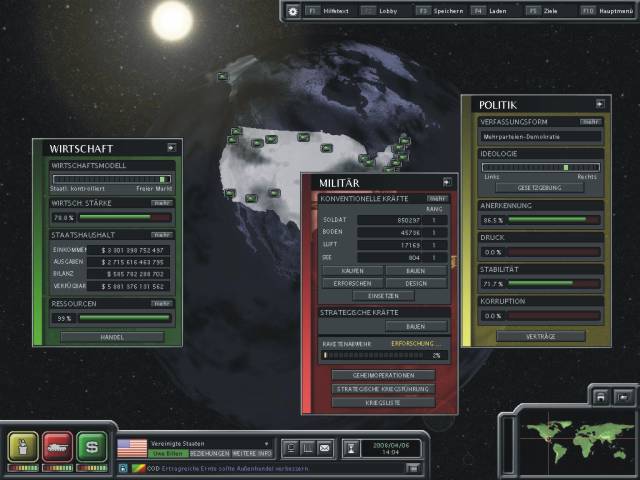Close the Wirtschaft panel
Viewport: 640px width, 480px height.
tap(171, 147)
